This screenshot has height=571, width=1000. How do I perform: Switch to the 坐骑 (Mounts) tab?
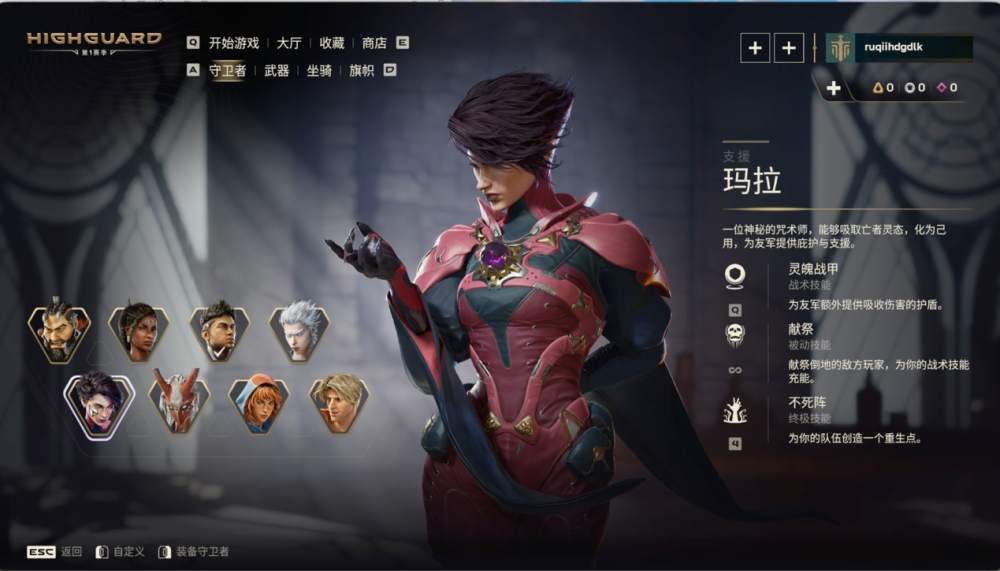point(319,70)
